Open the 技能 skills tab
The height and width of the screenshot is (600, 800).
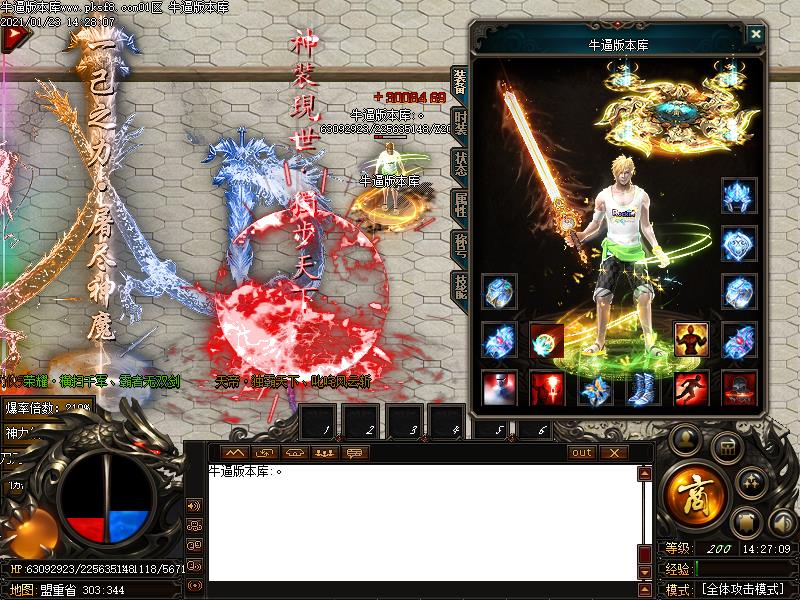pyautogui.click(x=460, y=287)
